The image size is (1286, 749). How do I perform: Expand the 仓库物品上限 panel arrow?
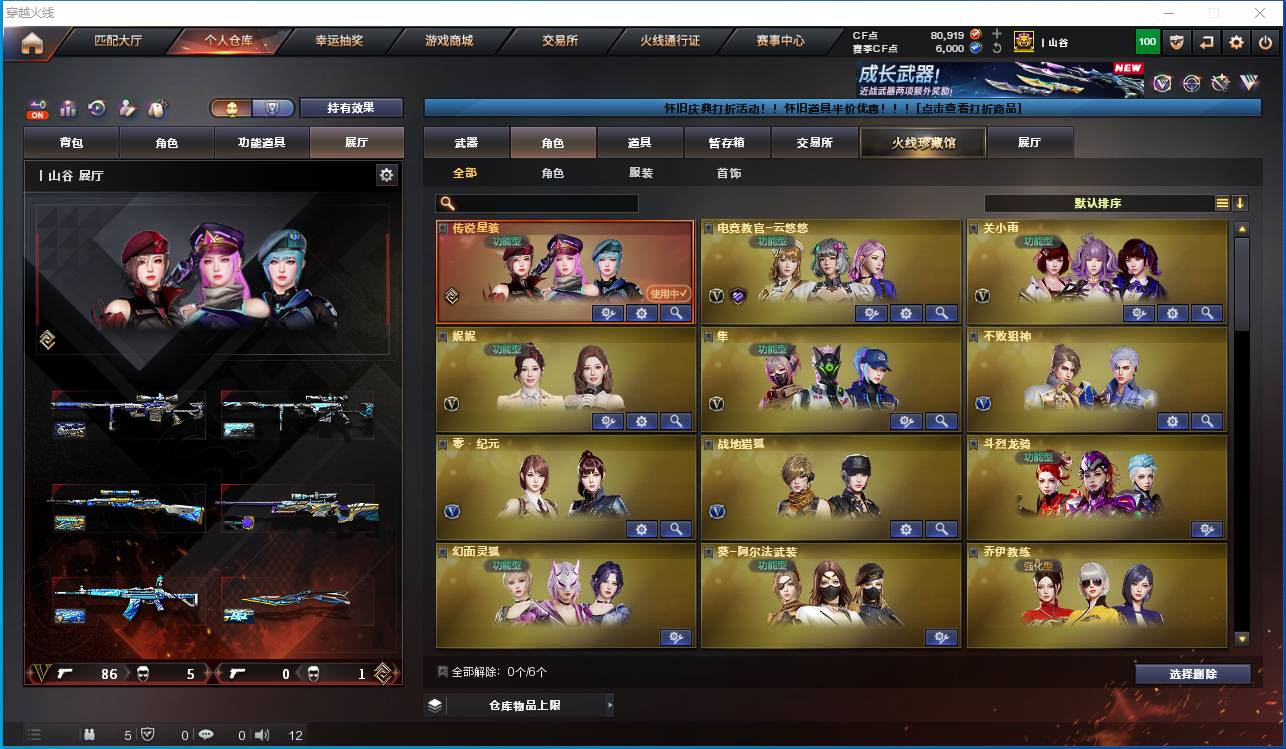click(x=610, y=704)
